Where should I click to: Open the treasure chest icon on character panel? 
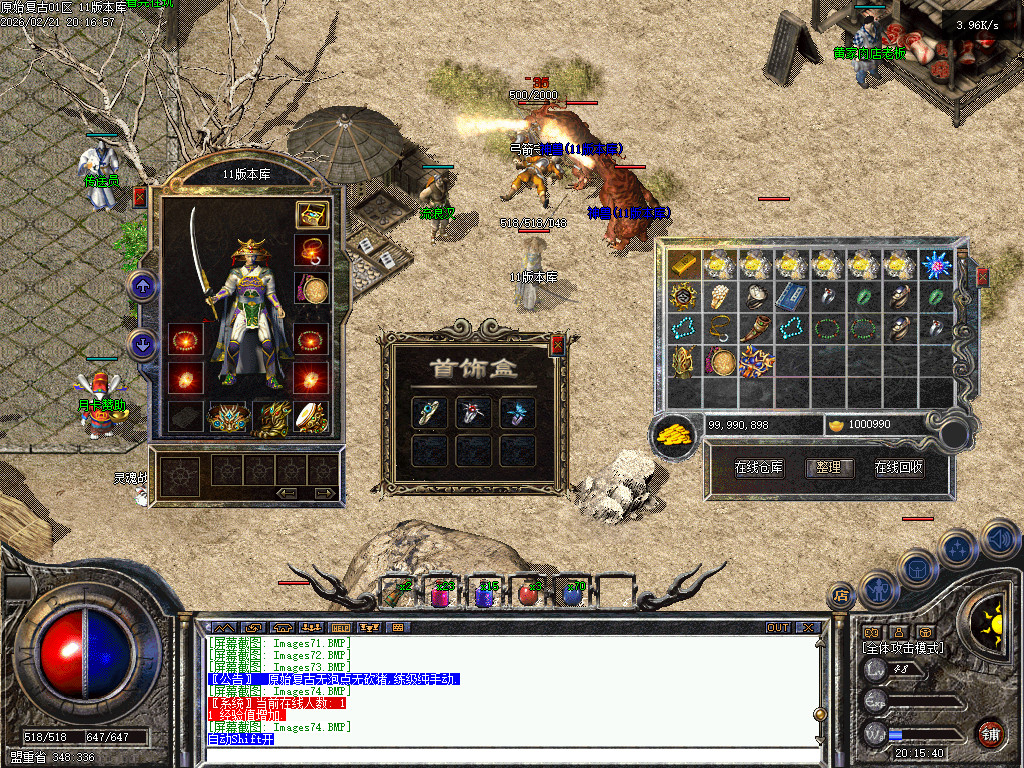click(x=311, y=214)
